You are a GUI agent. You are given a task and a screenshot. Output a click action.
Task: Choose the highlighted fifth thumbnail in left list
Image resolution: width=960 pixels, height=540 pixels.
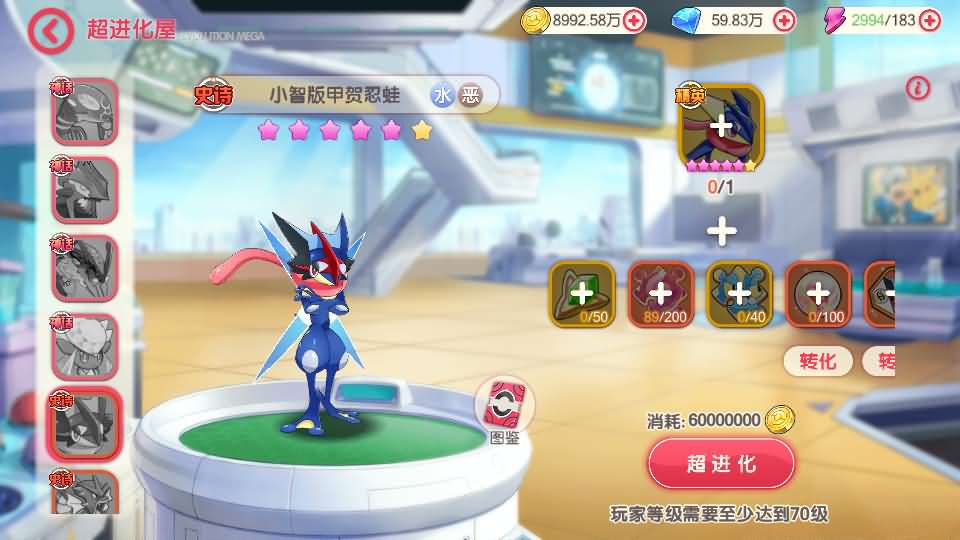(x=84, y=422)
